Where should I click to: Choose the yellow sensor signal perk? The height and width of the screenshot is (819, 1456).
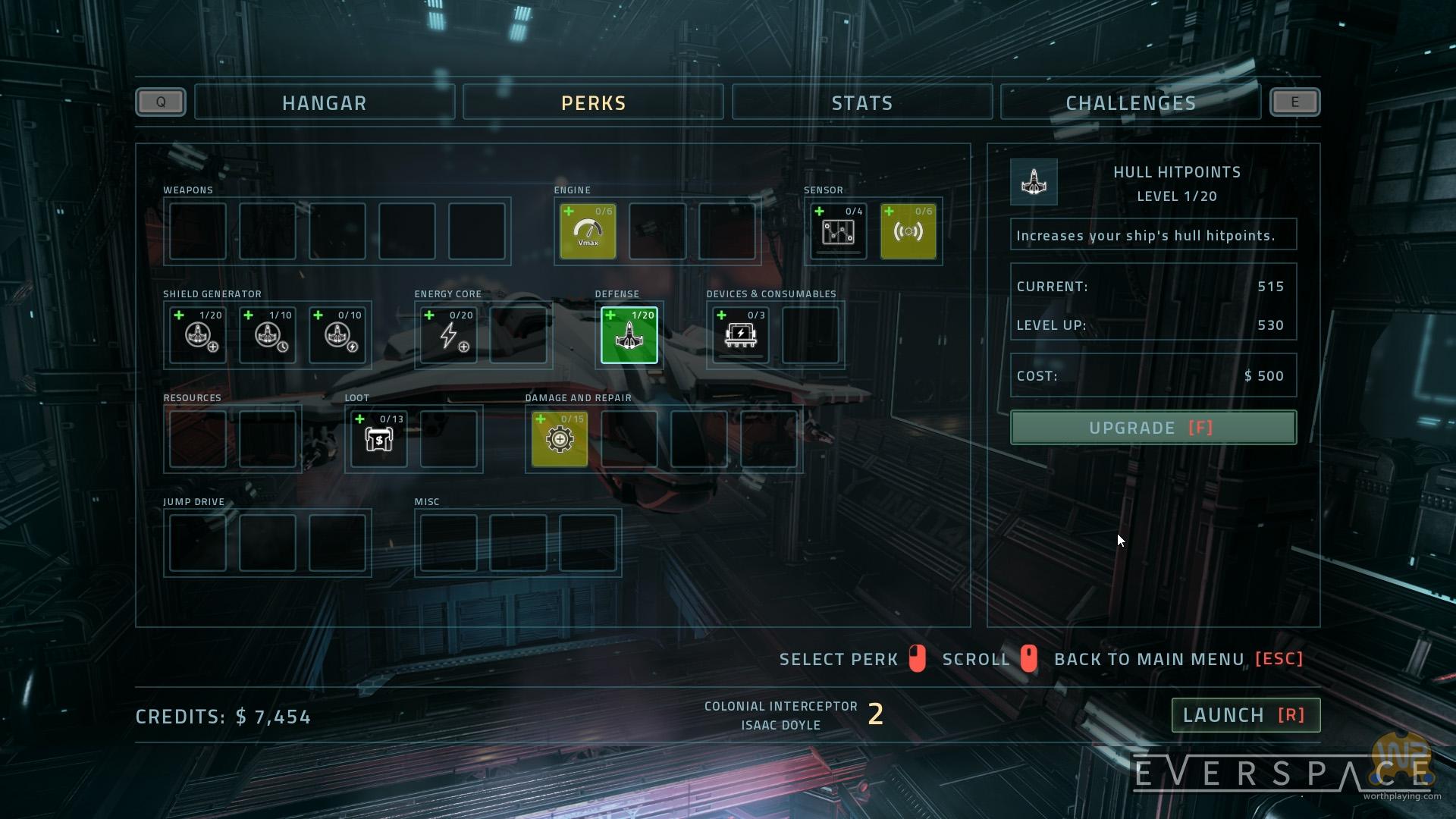point(908,231)
